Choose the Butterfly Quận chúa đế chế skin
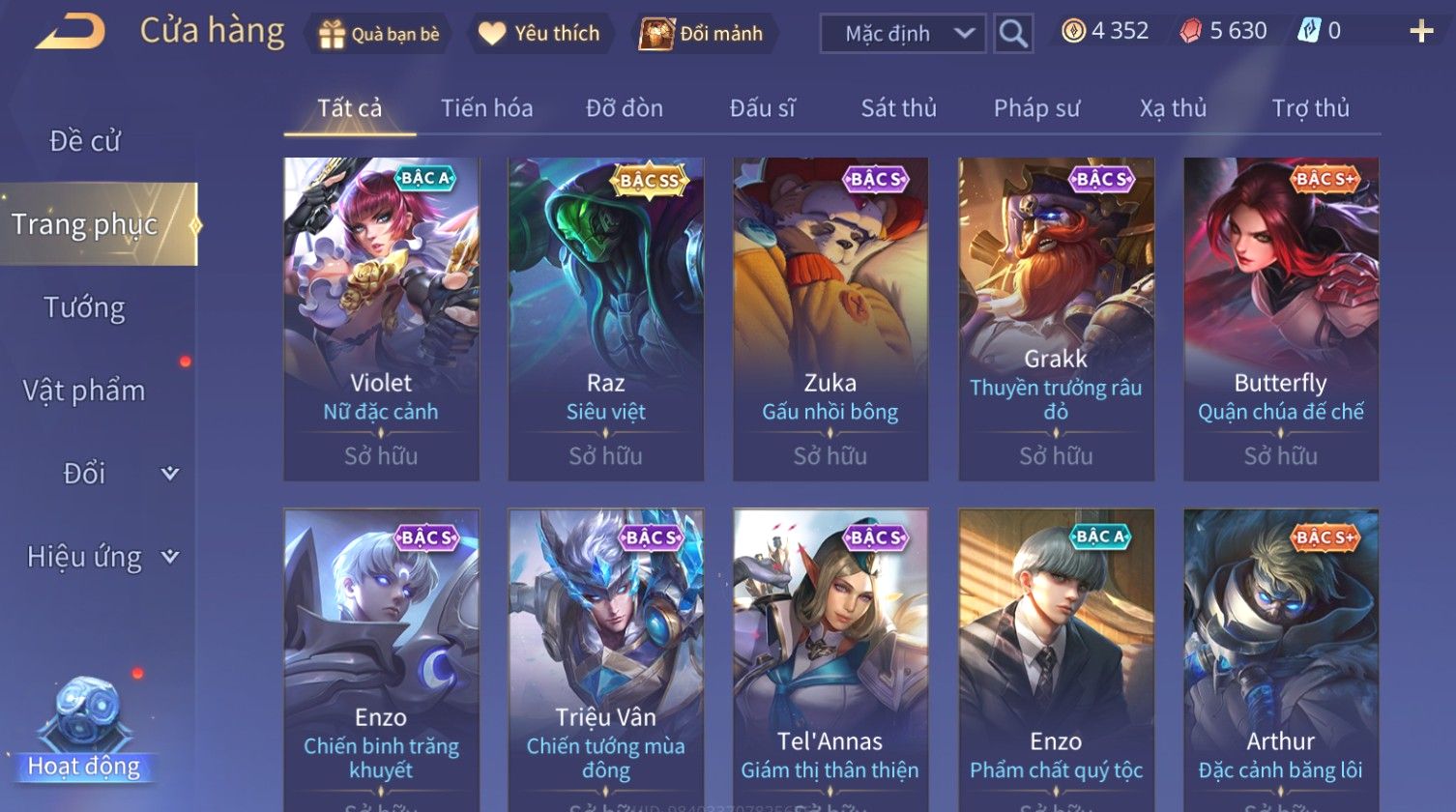Screen dimensions: 1456x812 [1281, 319]
